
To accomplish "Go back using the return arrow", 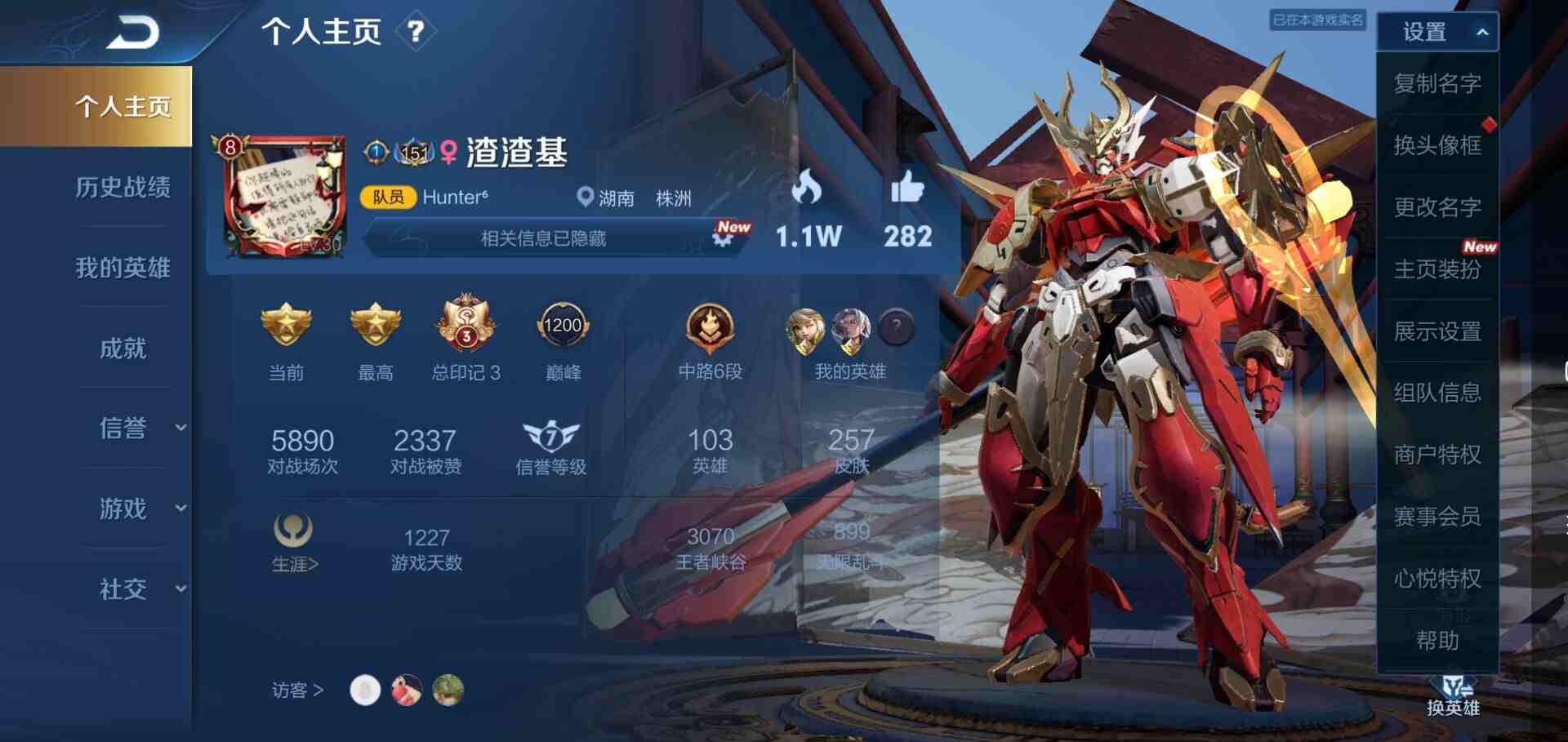I will click(x=133, y=33).
